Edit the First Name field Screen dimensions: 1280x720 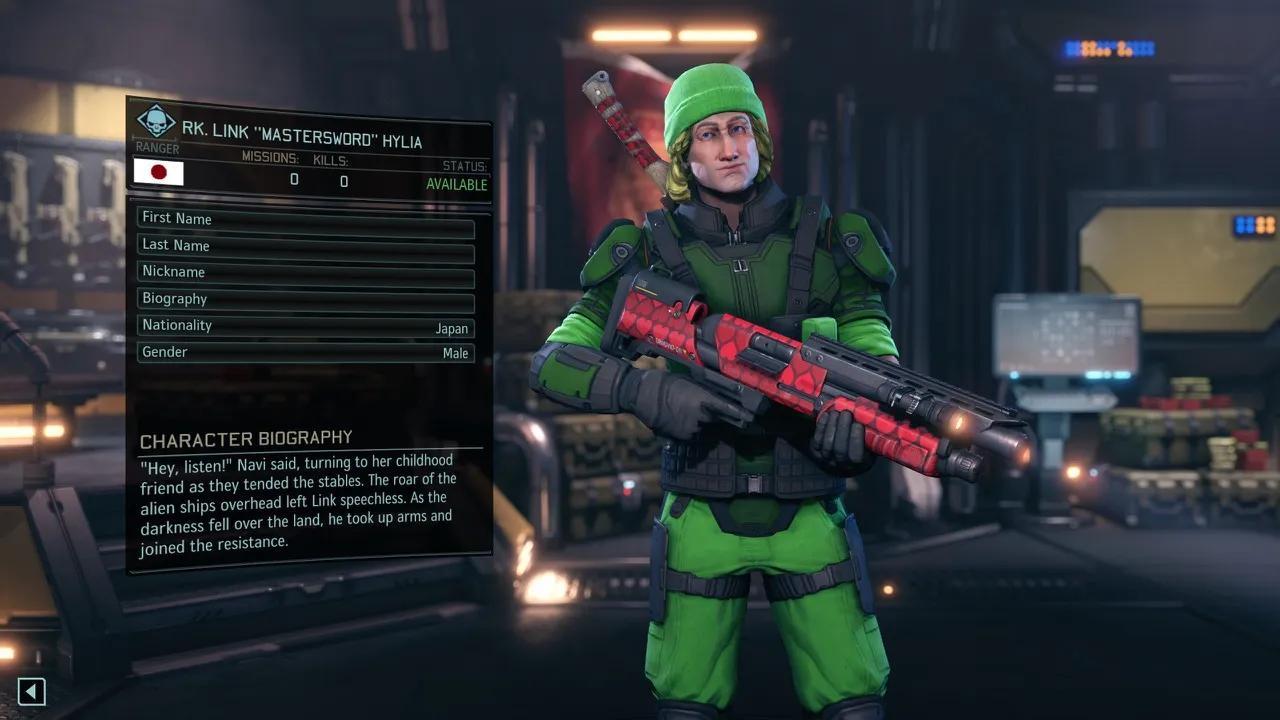tap(305, 219)
